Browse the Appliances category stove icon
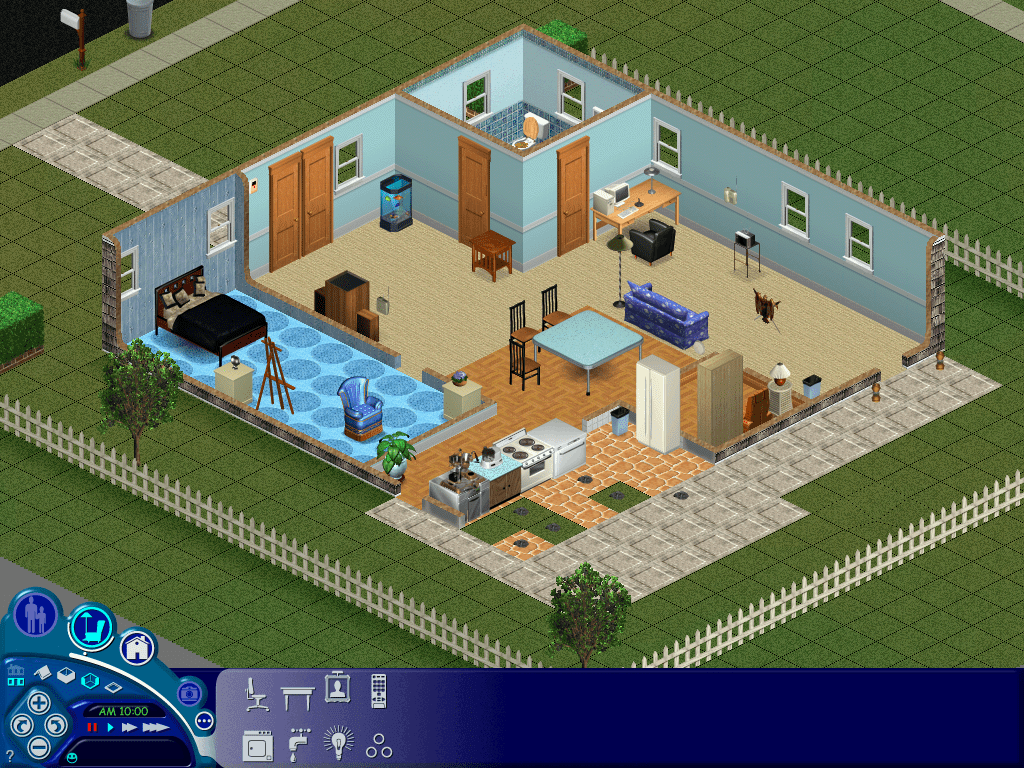Screen dimensions: 1024x768 coord(257,745)
